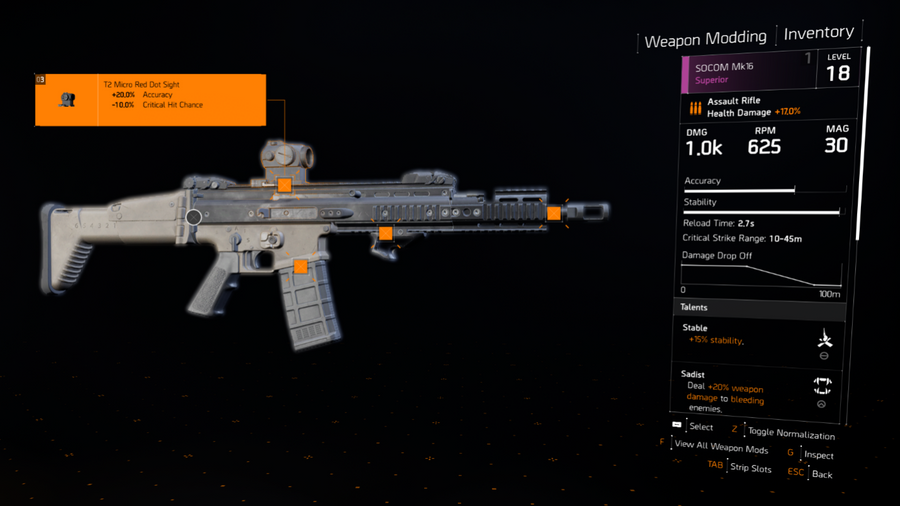The width and height of the screenshot is (900, 506).
Task: Click the T2 Micro Red Dot Sight card
Action: [150, 99]
